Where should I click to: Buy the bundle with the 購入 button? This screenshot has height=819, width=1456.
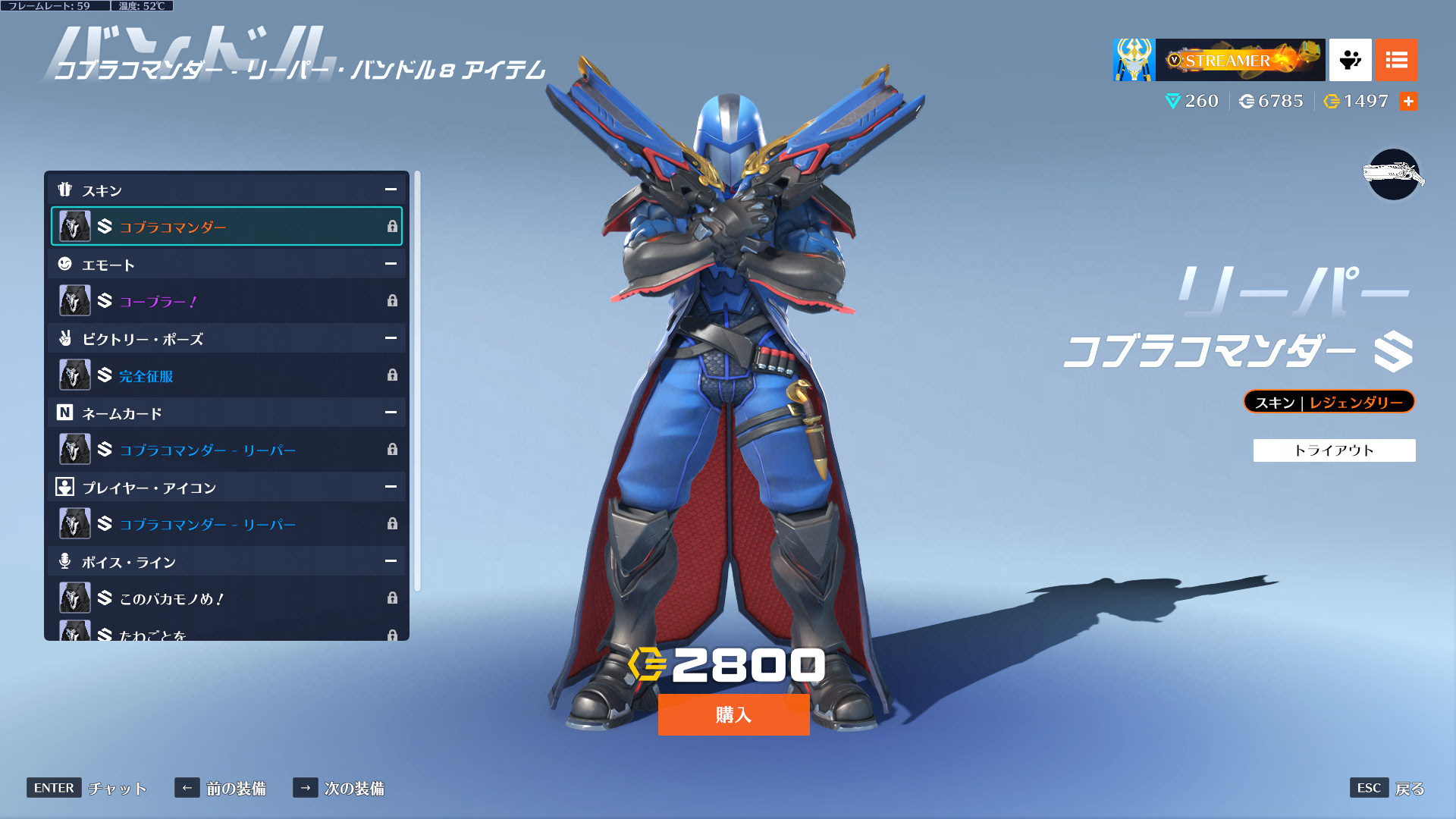pyautogui.click(x=733, y=714)
